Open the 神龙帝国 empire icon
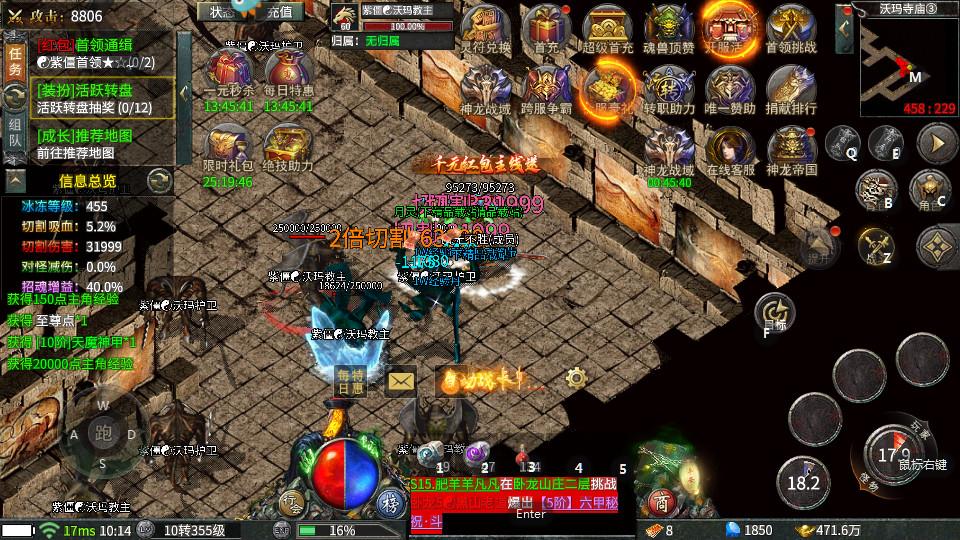This screenshot has height=540, width=960. coord(790,150)
